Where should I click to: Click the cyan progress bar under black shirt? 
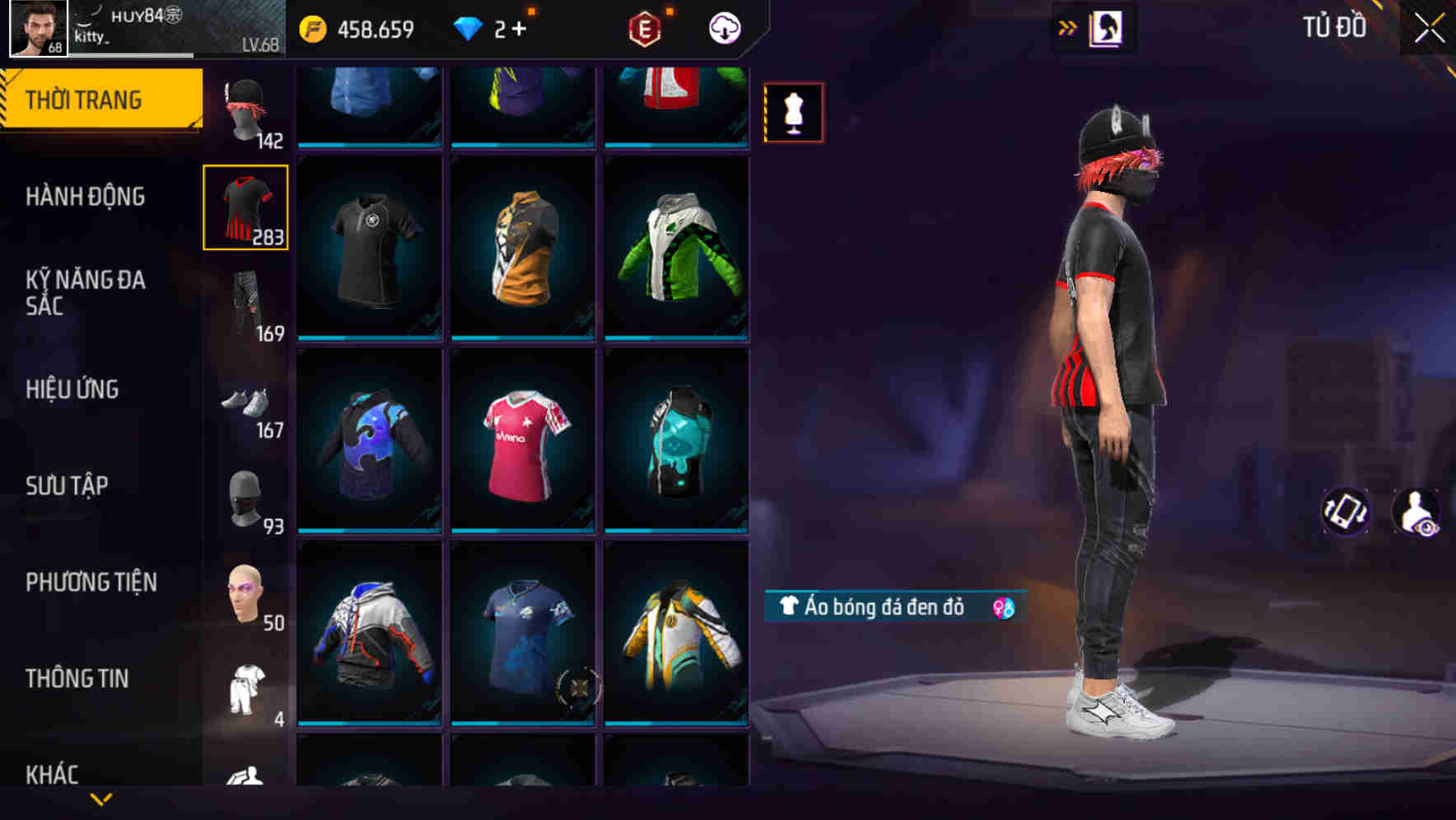(x=370, y=338)
